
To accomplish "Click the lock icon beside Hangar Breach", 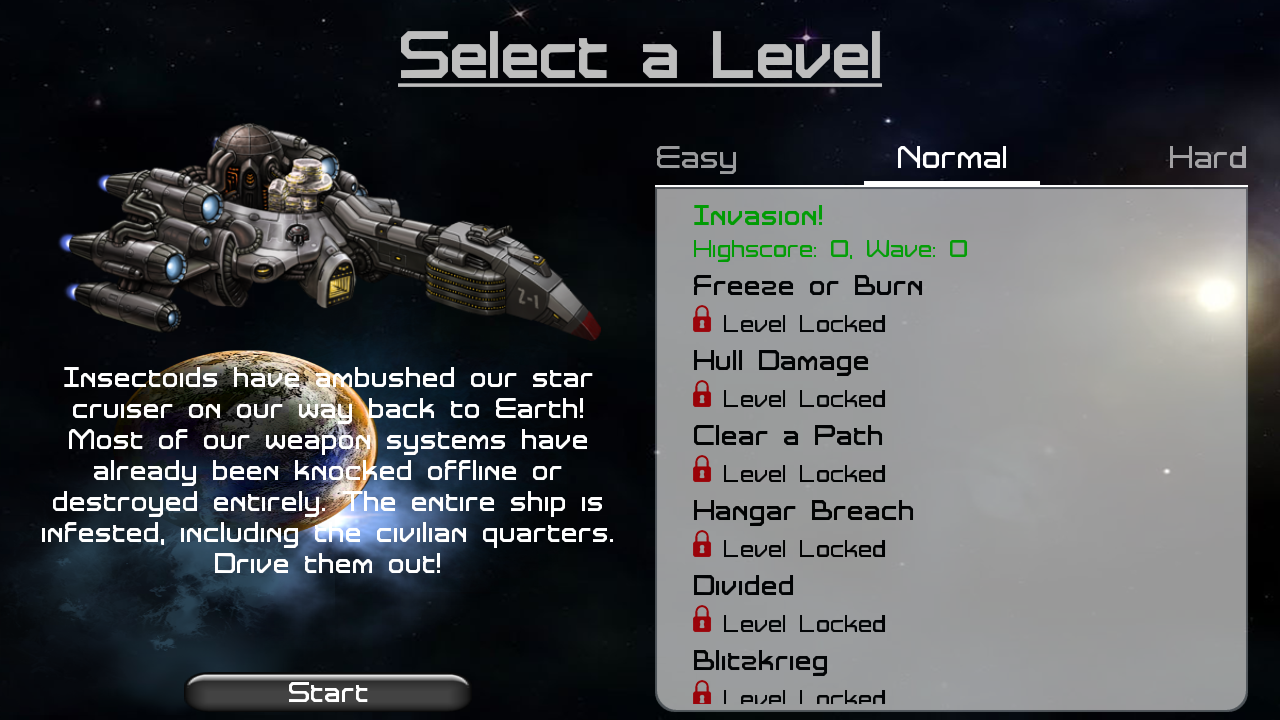I will click(x=702, y=543).
